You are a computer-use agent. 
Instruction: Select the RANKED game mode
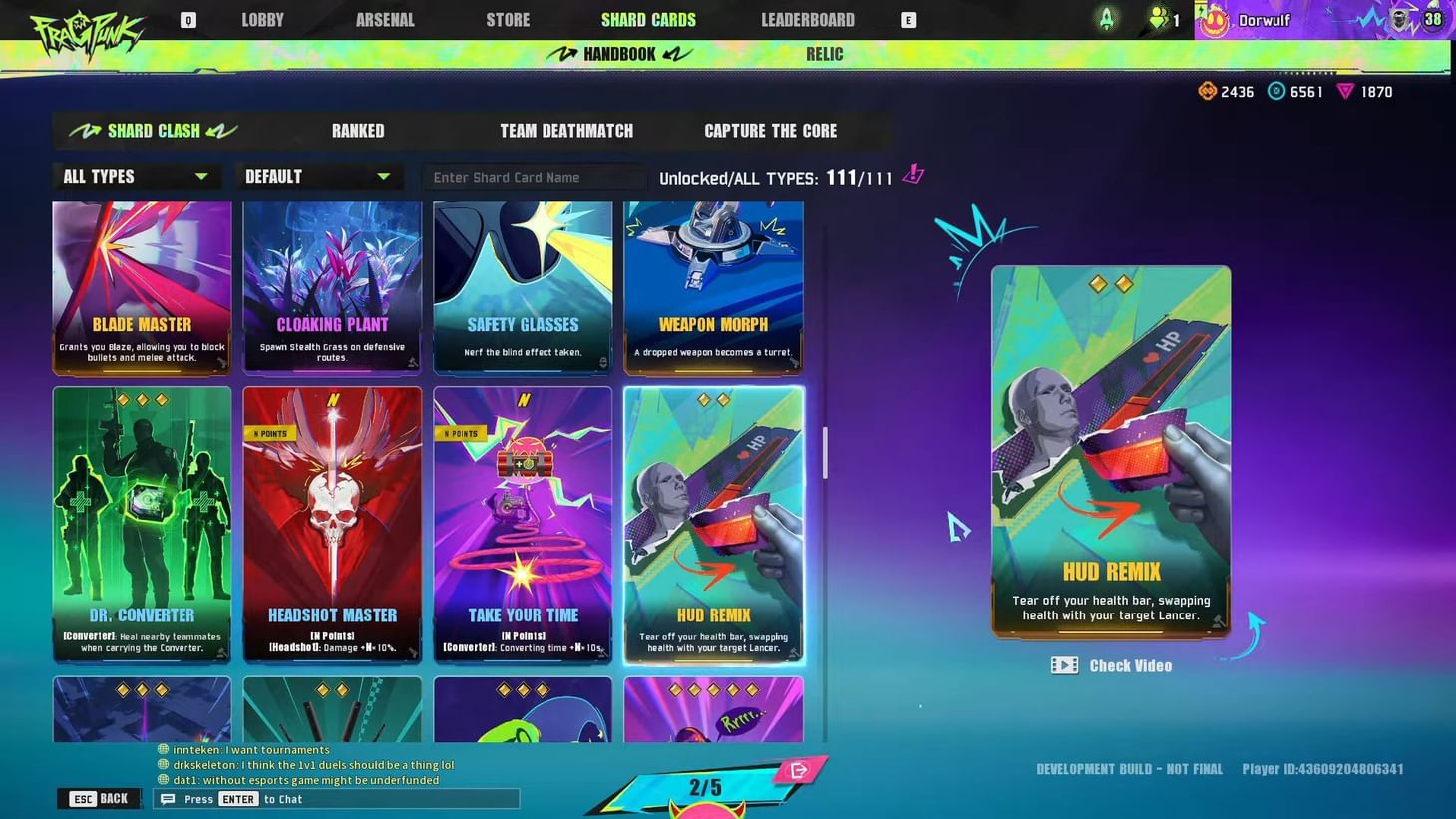click(x=357, y=130)
